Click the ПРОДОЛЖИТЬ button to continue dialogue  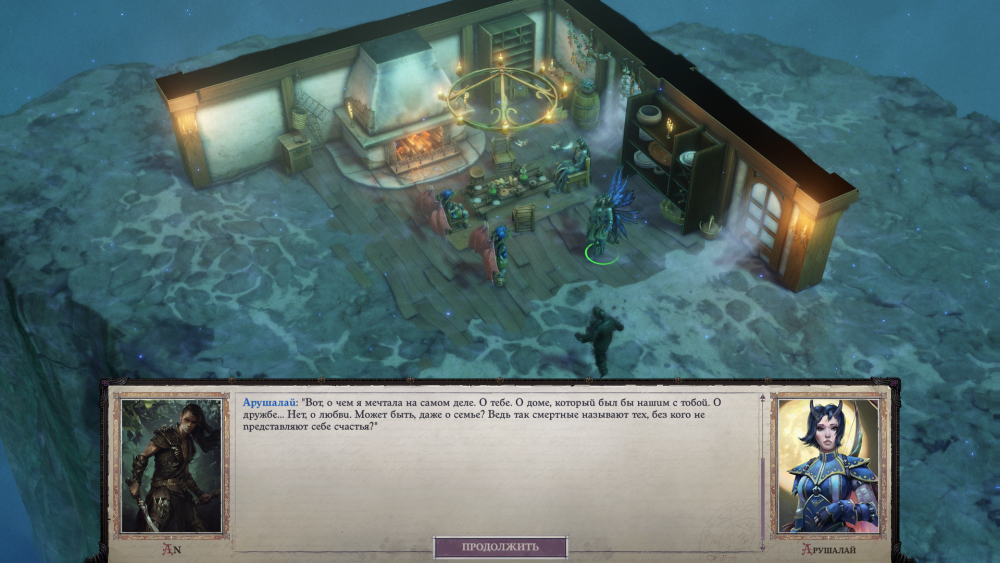click(500, 547)
